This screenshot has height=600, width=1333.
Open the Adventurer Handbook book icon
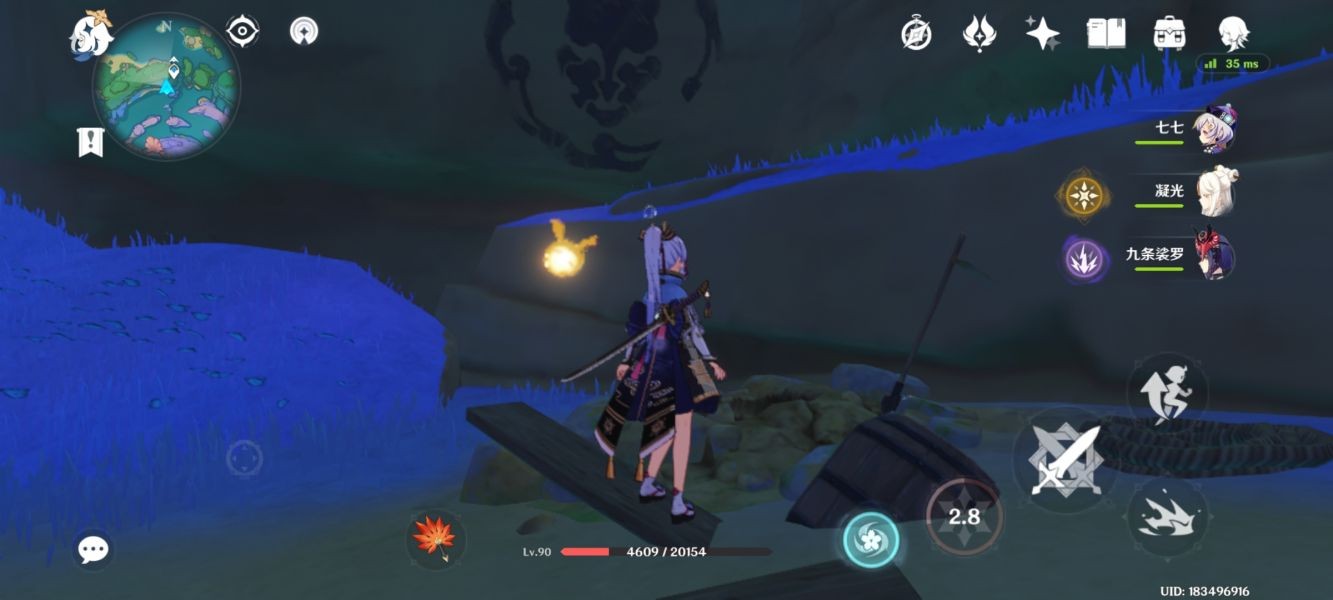pos(1105,34)
